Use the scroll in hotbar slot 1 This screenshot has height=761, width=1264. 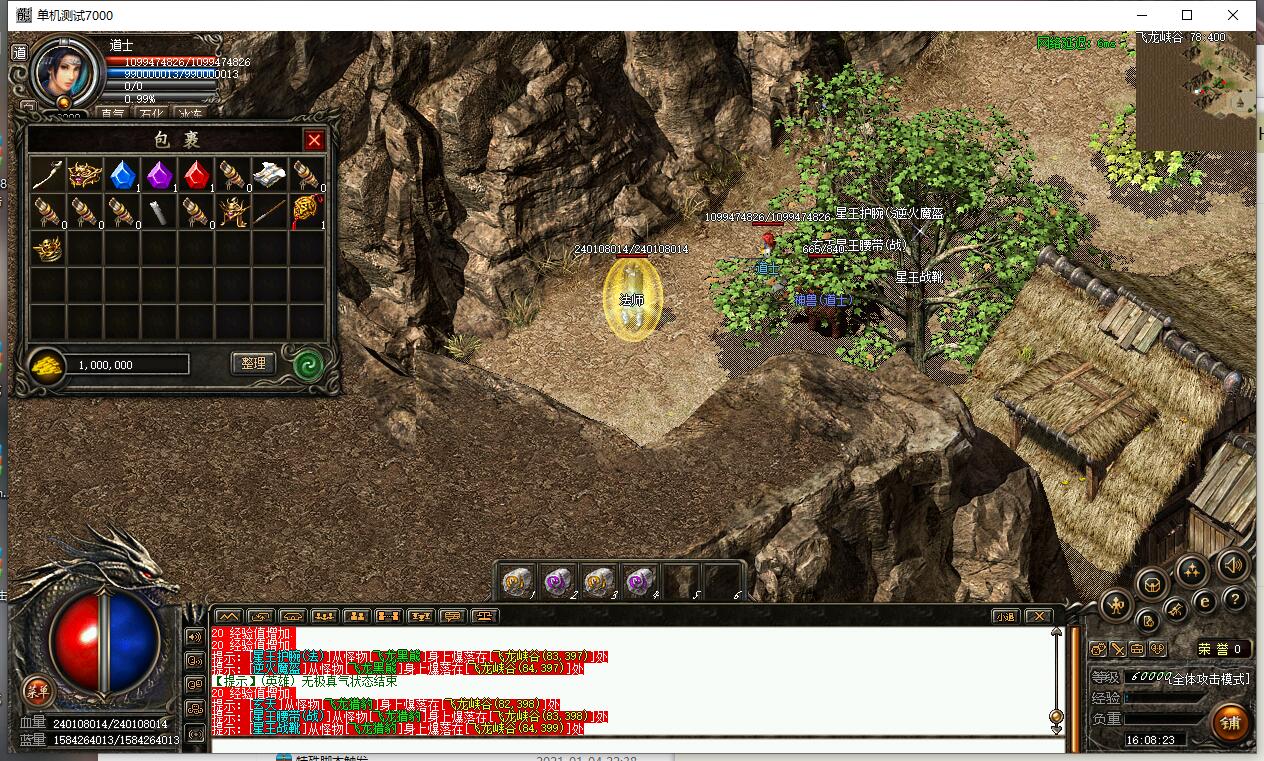pos(516,581)
